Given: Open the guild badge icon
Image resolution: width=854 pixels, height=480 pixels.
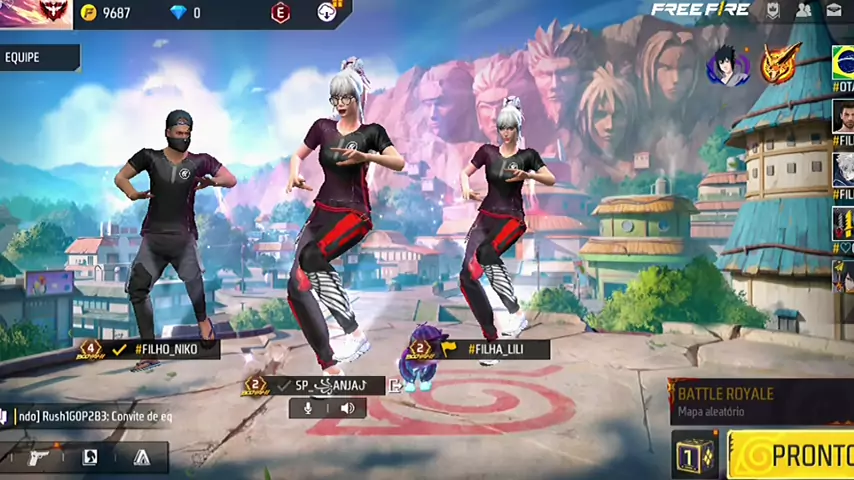Looking at the screenshot, I should (x=773, y=11).
